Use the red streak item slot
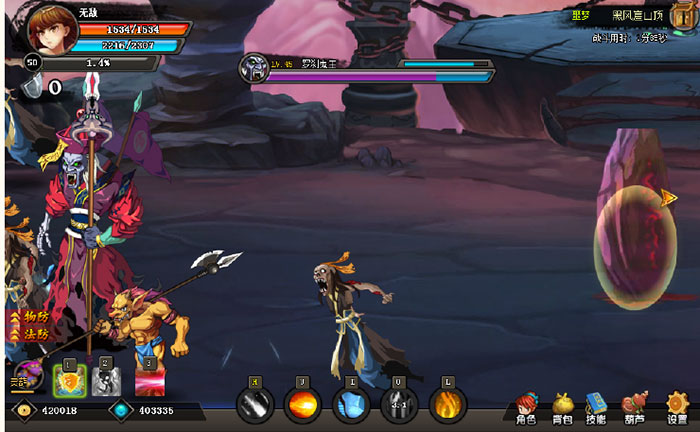Screen dimensions: 700x432 (x=149, y=380)
